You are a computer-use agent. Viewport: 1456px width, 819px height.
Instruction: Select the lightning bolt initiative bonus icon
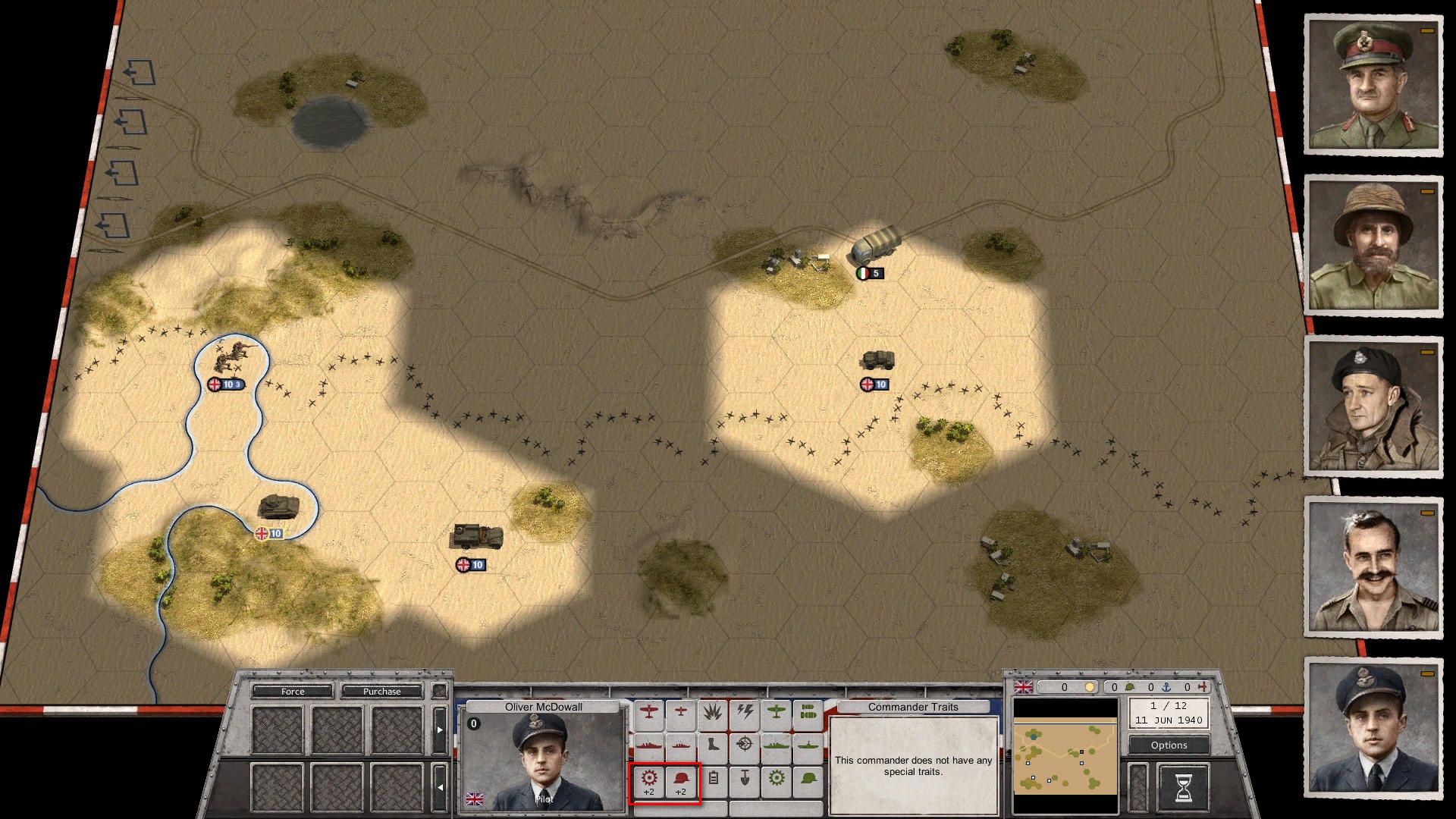(745, 711)
